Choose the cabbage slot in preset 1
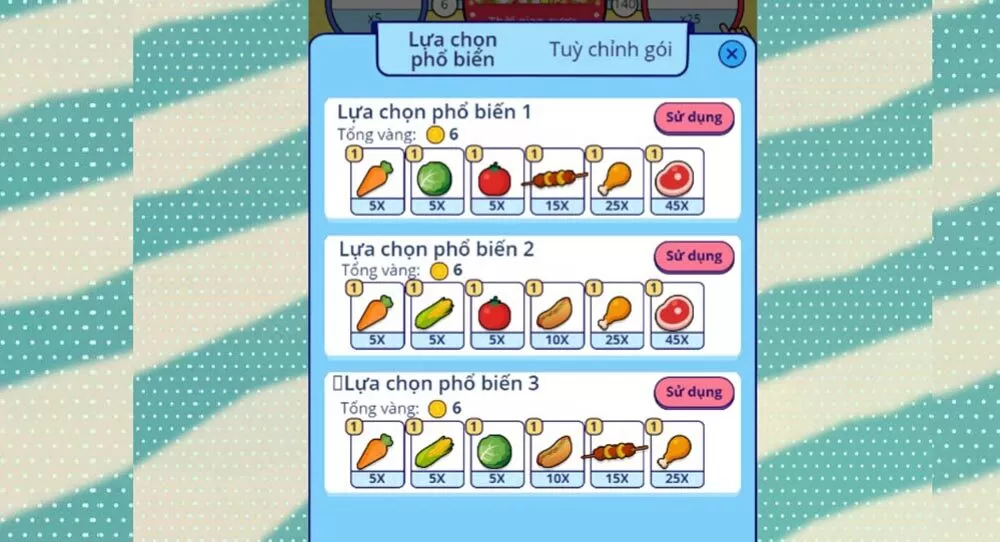1000x542 pixels. pos(437,181)
